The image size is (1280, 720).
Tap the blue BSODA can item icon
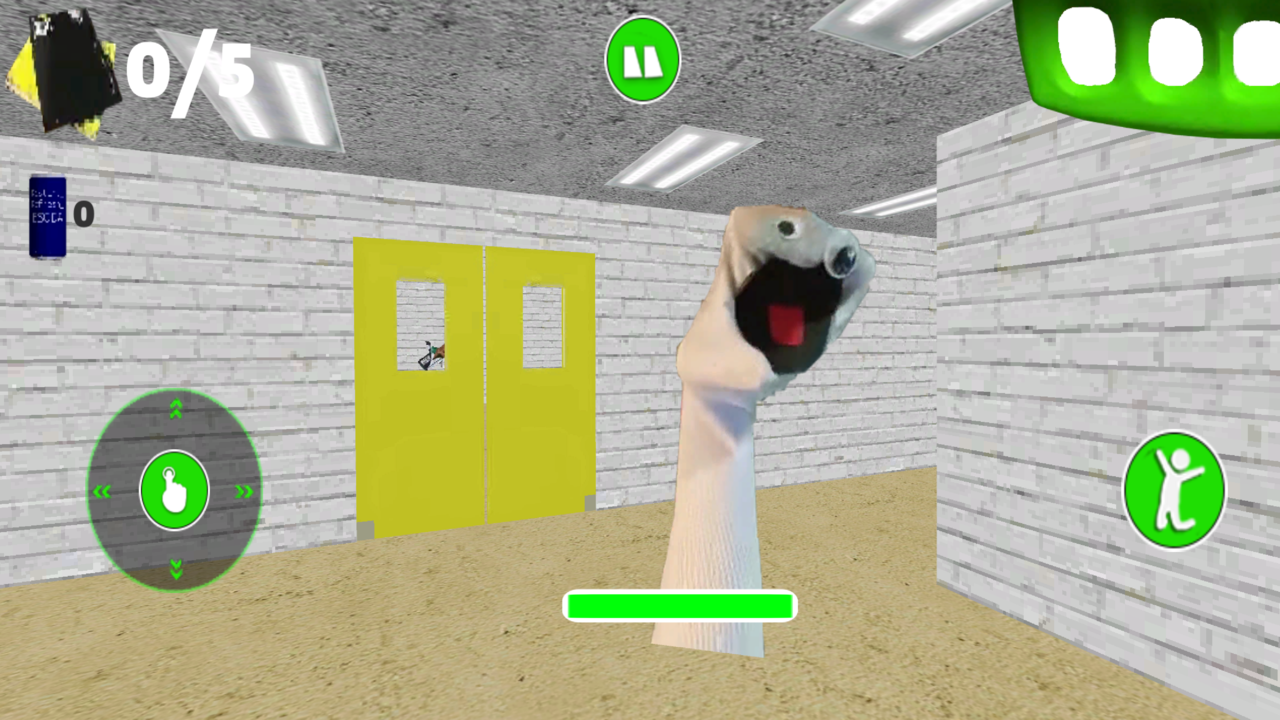click(x=47, y=215)
